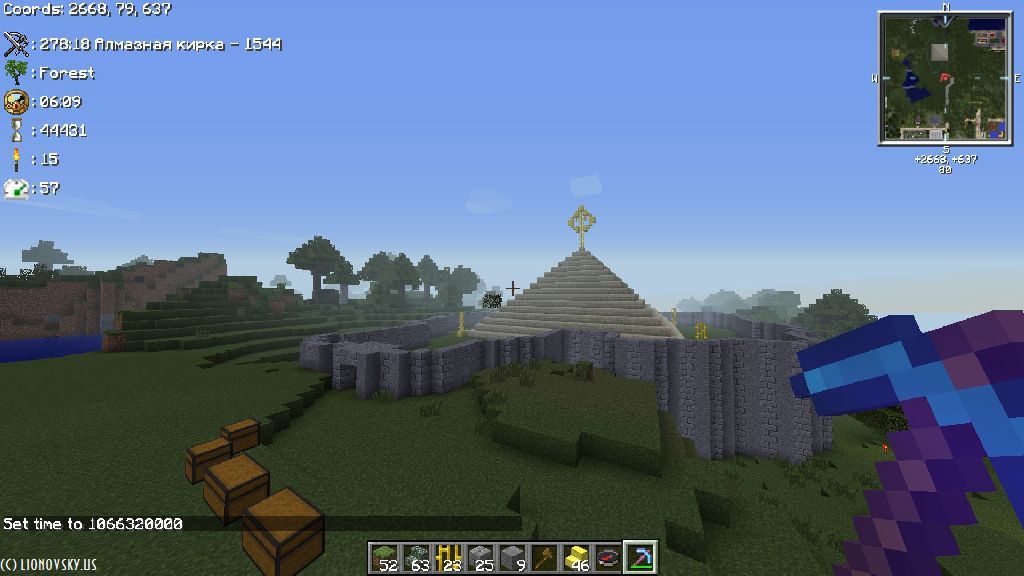This screenshot has height=576, width=1024.
Task: Select the grass block hotbar slot
Action: coord(384,558)
